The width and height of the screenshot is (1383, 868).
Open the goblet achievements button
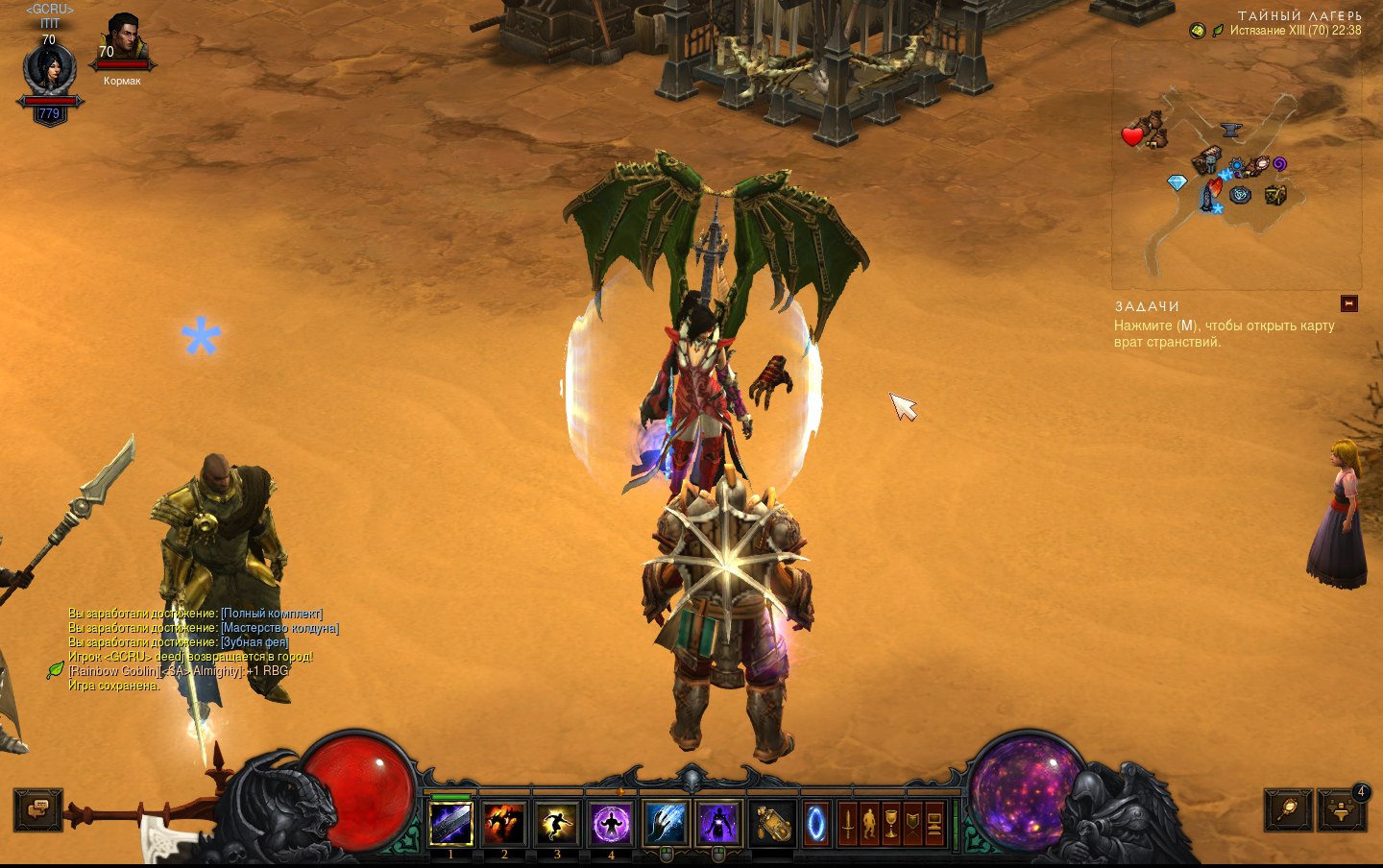(x=891, y=823)
